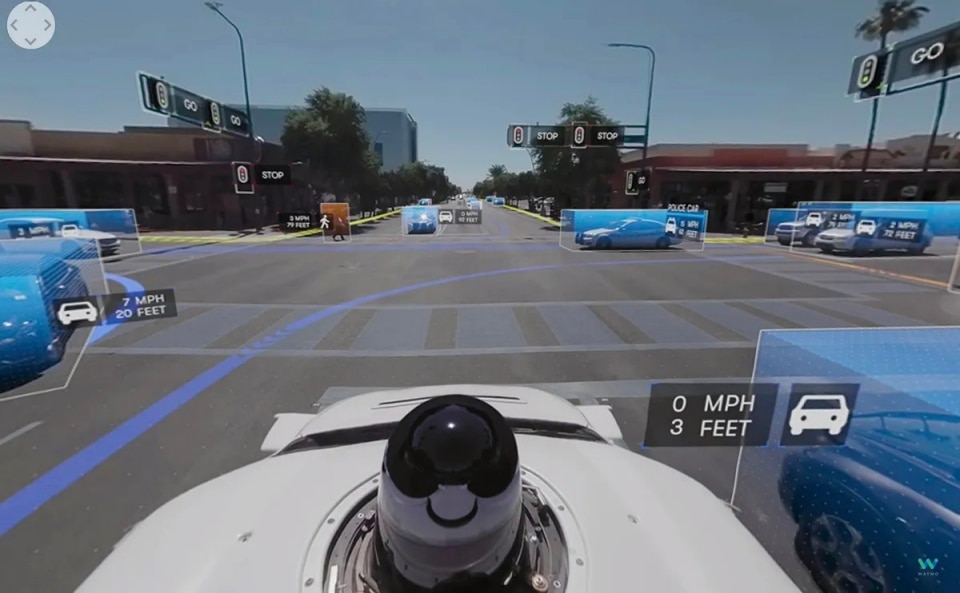The image size is (960, 593).
Task: Click the 360-degree view pan control
Action: (30, 25)
